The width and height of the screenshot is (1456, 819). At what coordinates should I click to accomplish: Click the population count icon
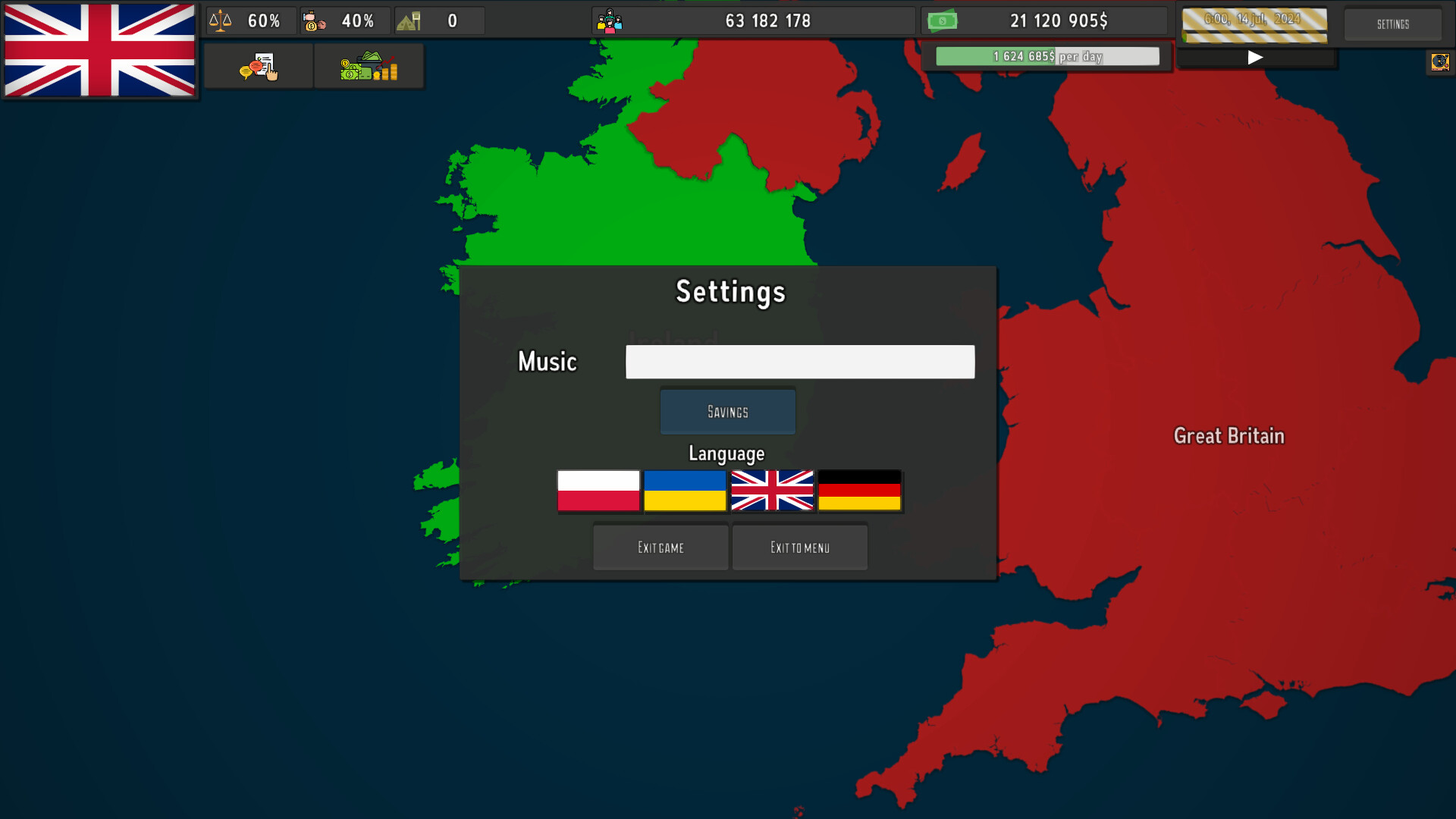(x=610, y=20)
